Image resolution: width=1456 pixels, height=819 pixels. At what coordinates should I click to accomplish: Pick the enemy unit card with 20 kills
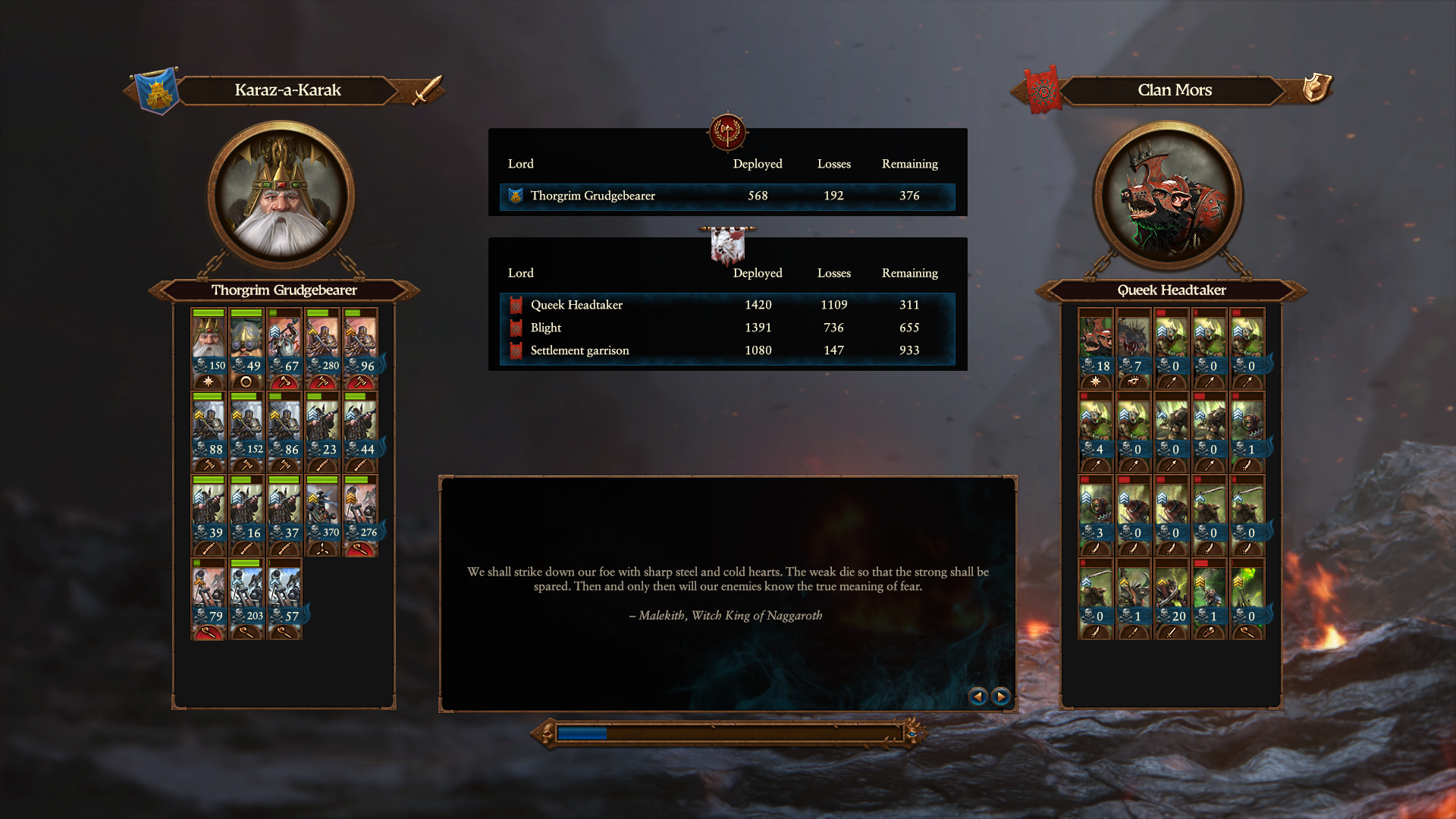(1172, 598)
